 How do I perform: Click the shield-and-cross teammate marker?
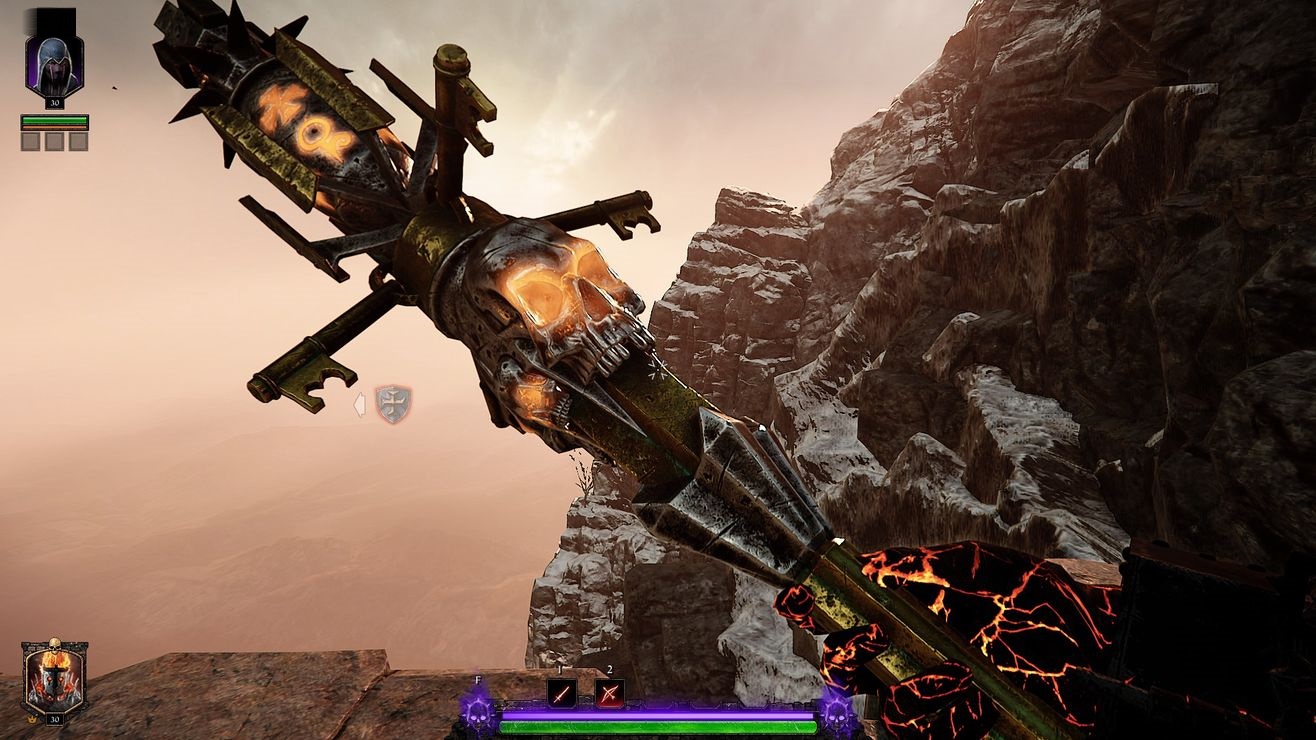(393, 404)
